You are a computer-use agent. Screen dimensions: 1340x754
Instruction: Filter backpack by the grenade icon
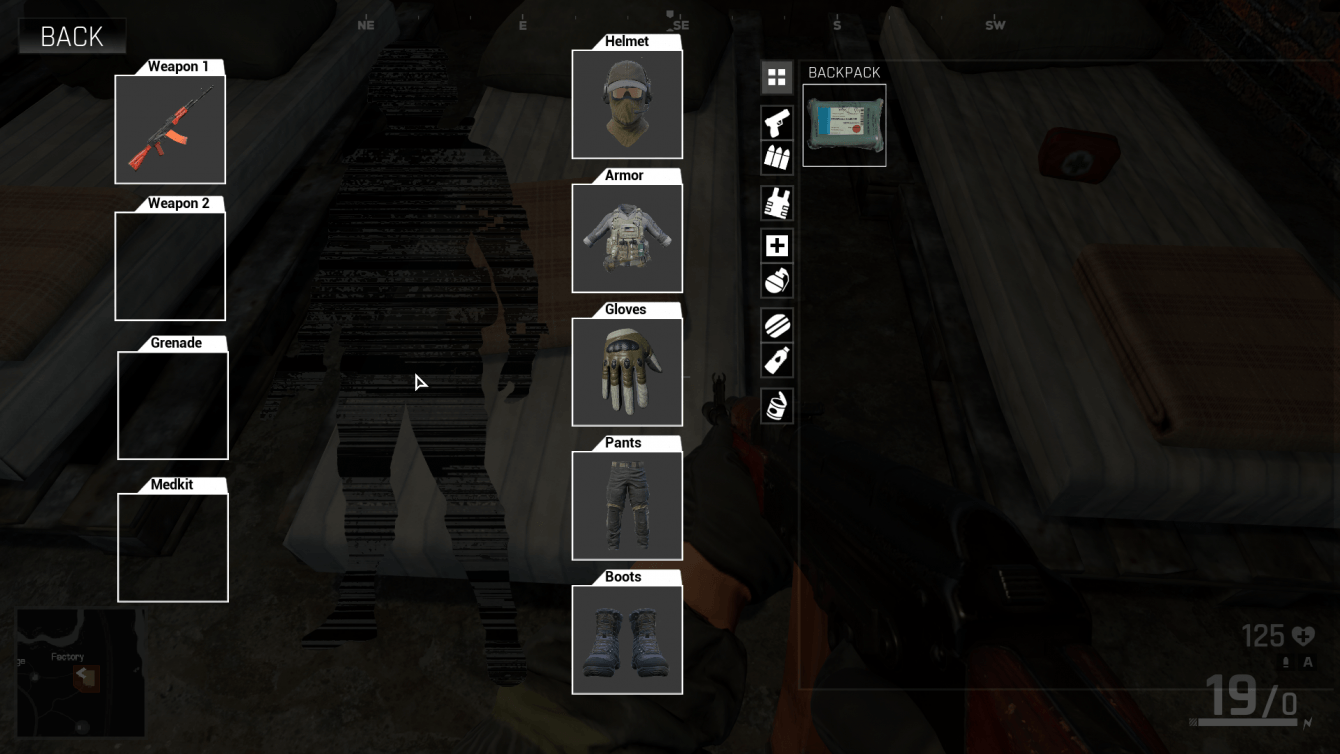pyautogui.click(x=777, y=281)
